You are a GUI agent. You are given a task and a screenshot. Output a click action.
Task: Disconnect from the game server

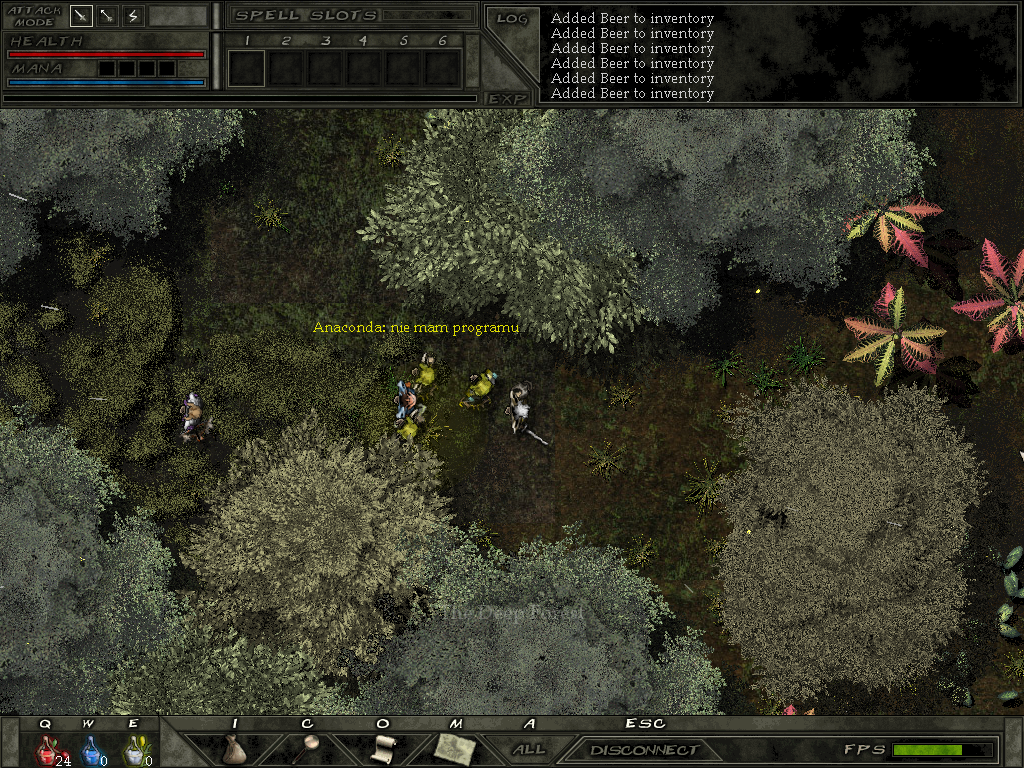point(644,750)
